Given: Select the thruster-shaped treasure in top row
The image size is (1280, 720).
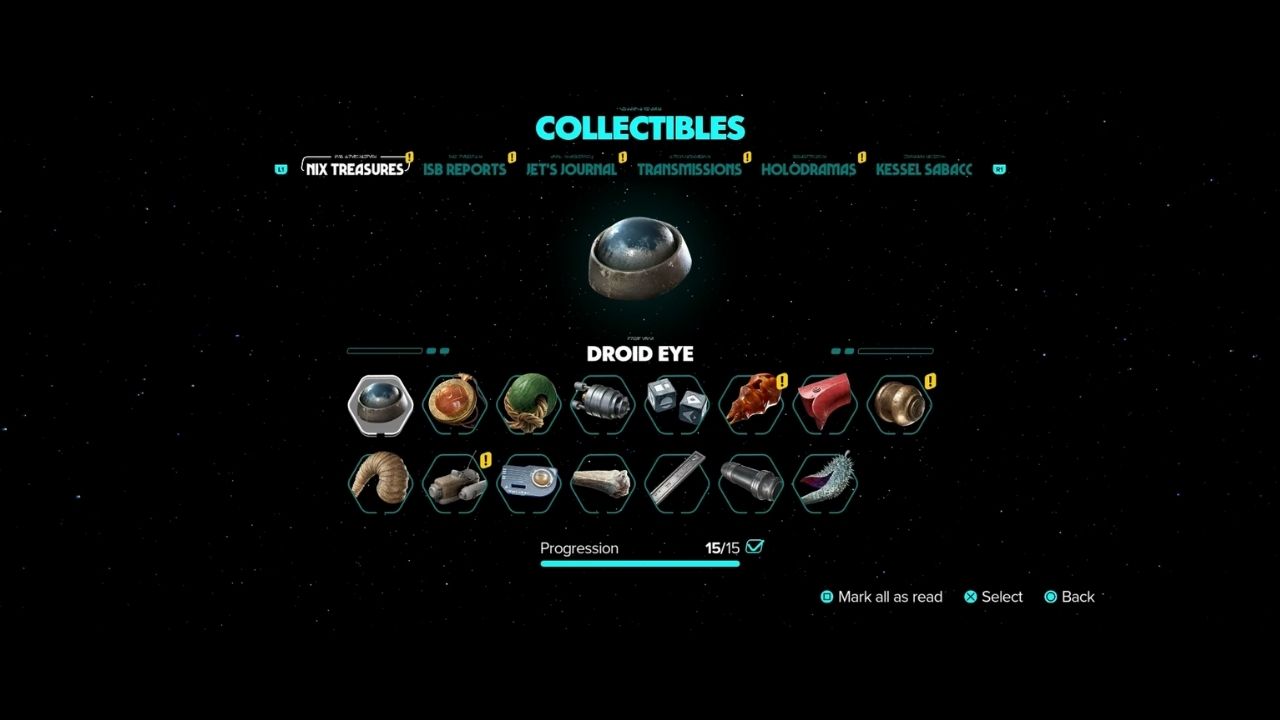Looking at the screenshot, I should click(603, 403).
